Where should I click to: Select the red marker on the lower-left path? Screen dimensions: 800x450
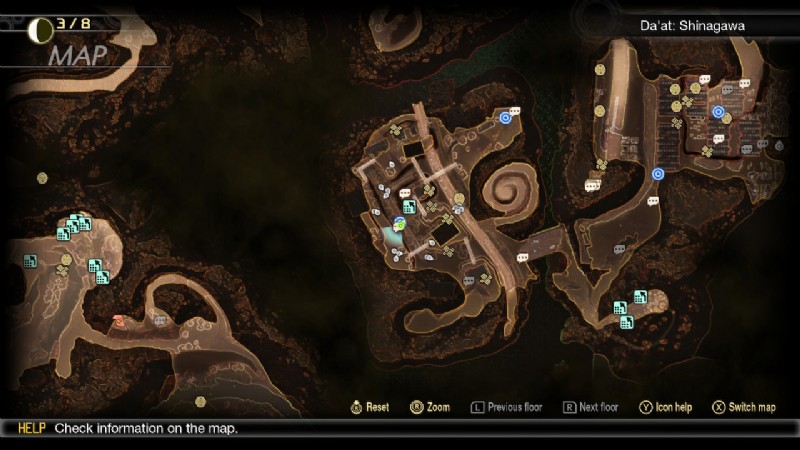(119, 321)
